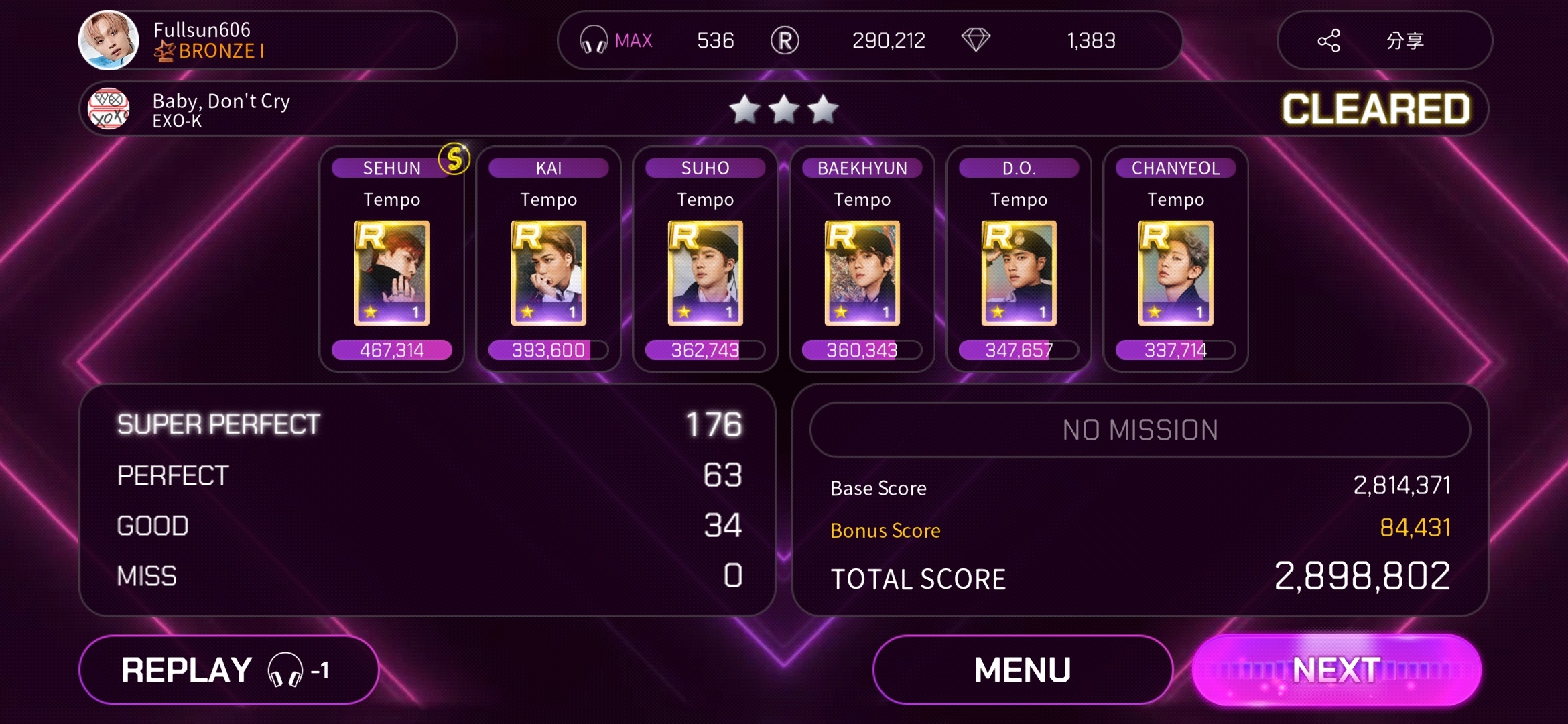The width and height of the screenshot is (1568, 724).
Task: Open the Fullsun606 player profile avatar
Action: click(109, 40)
